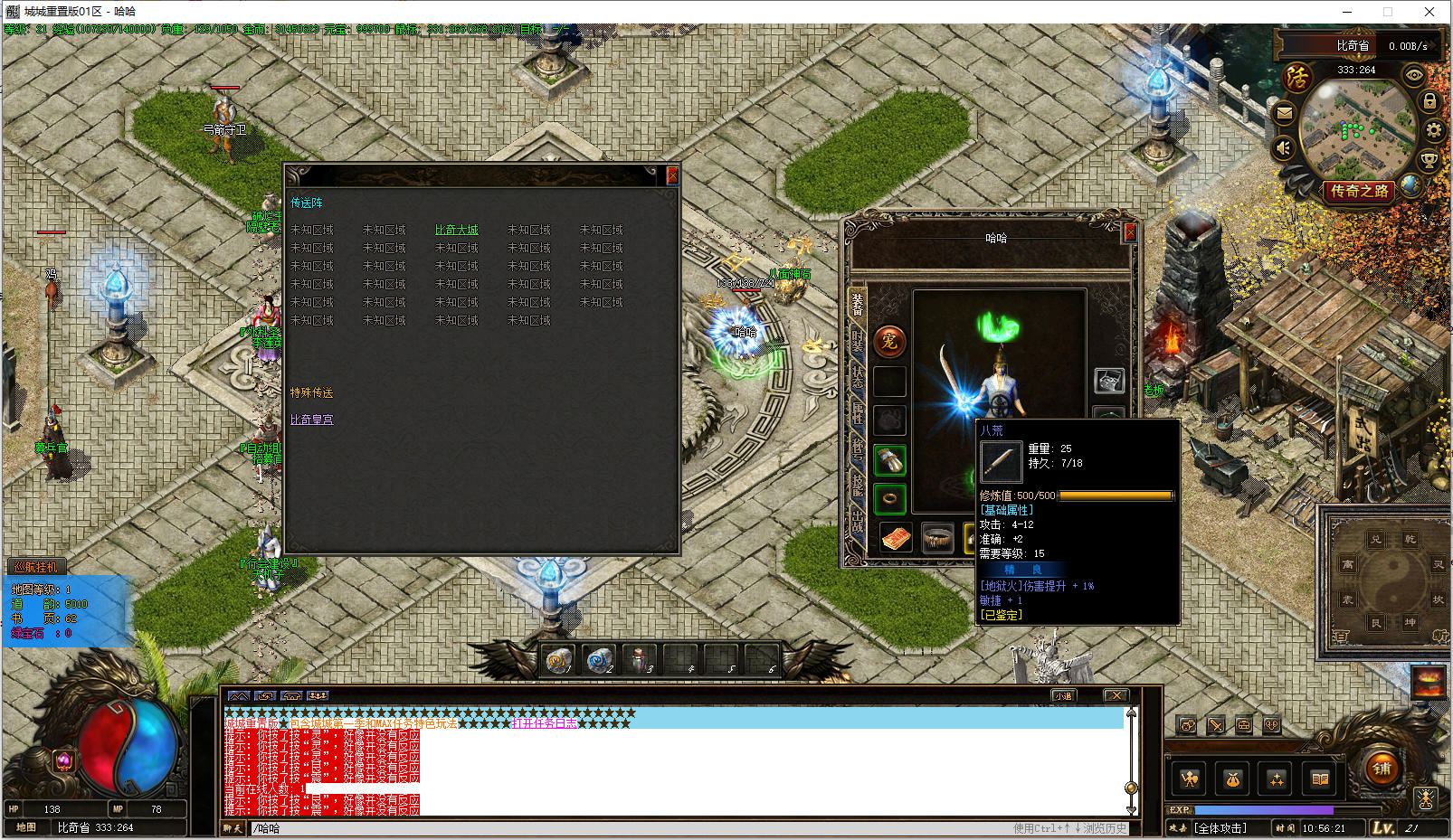Open the money bag inventory icon

1232,779
